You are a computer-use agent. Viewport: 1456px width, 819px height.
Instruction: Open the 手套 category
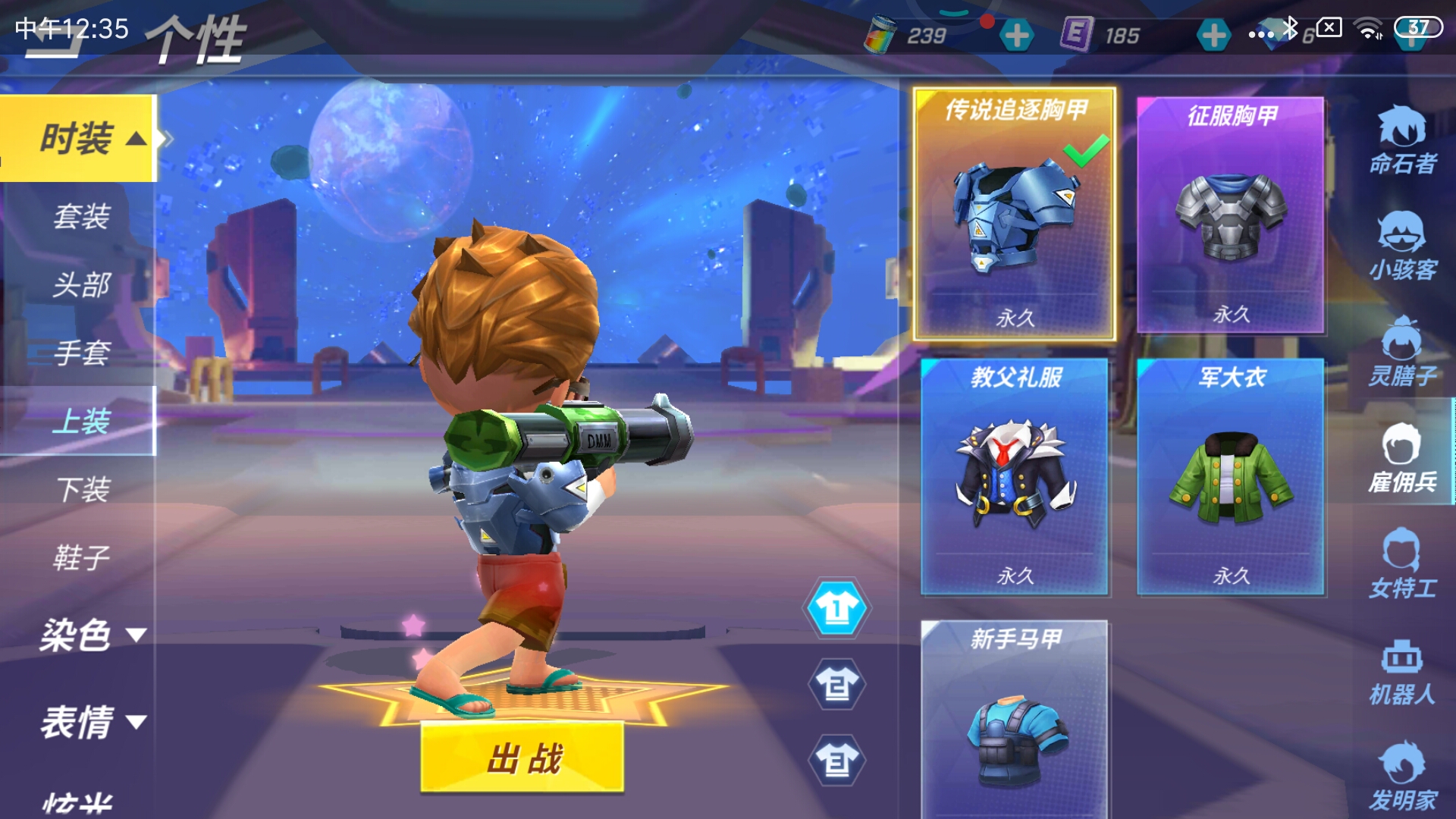click(x=81, y=353)
